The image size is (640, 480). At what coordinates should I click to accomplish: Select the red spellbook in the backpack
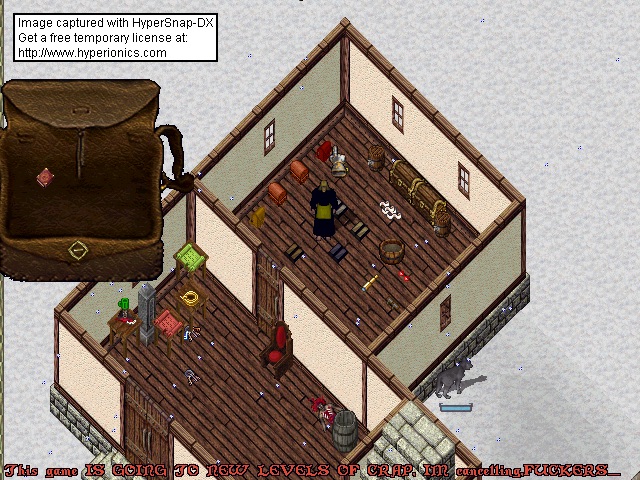tap(45, 178)
